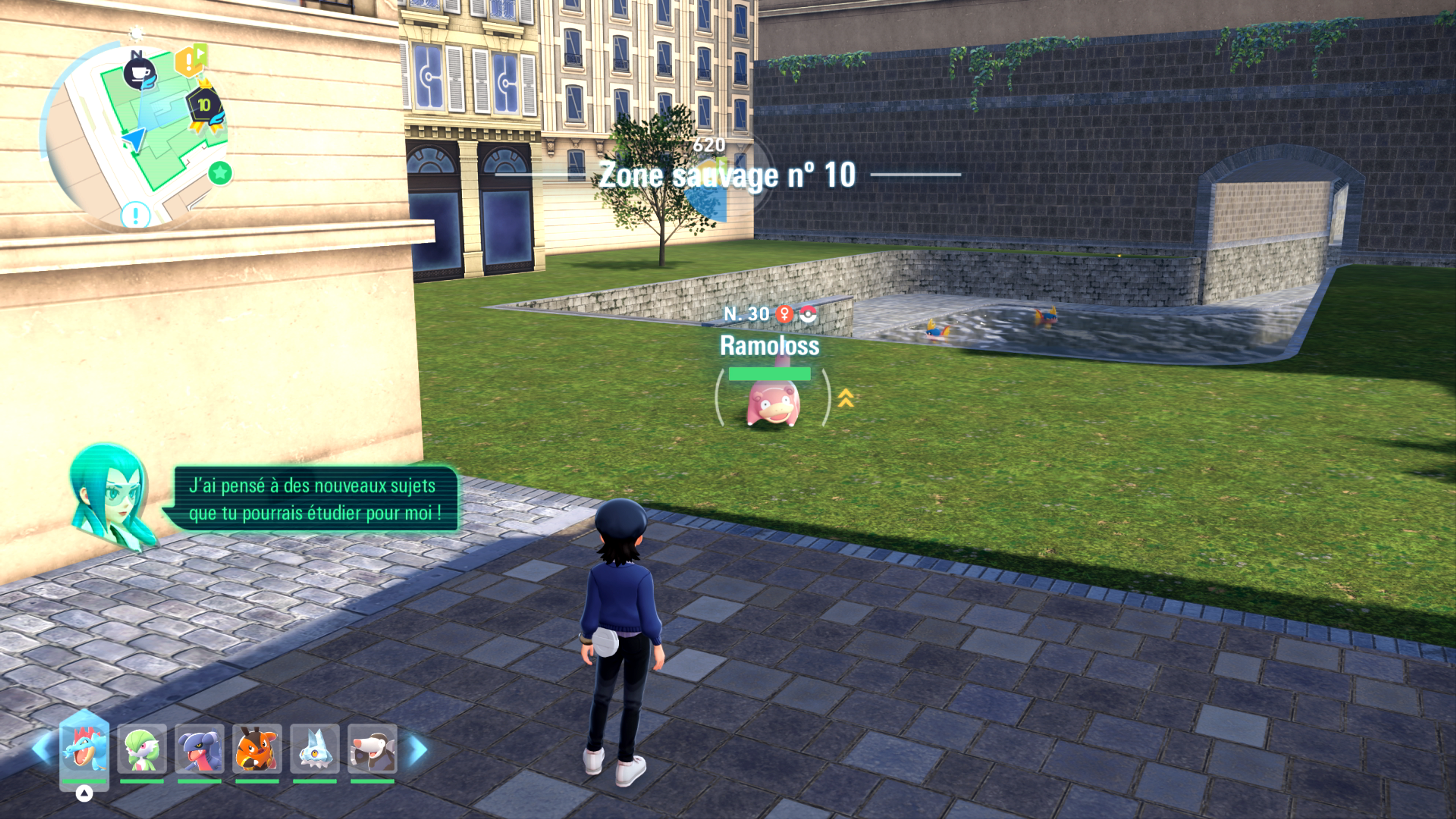Open the new research subjects message bubble

coord(314,499)
